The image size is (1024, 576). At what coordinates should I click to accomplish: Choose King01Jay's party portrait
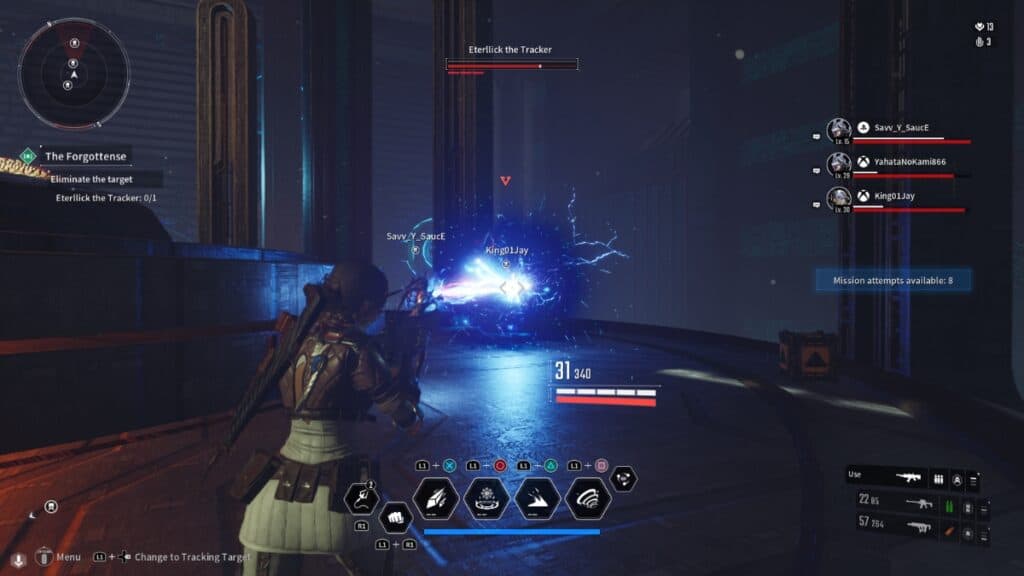click(838, 197)
